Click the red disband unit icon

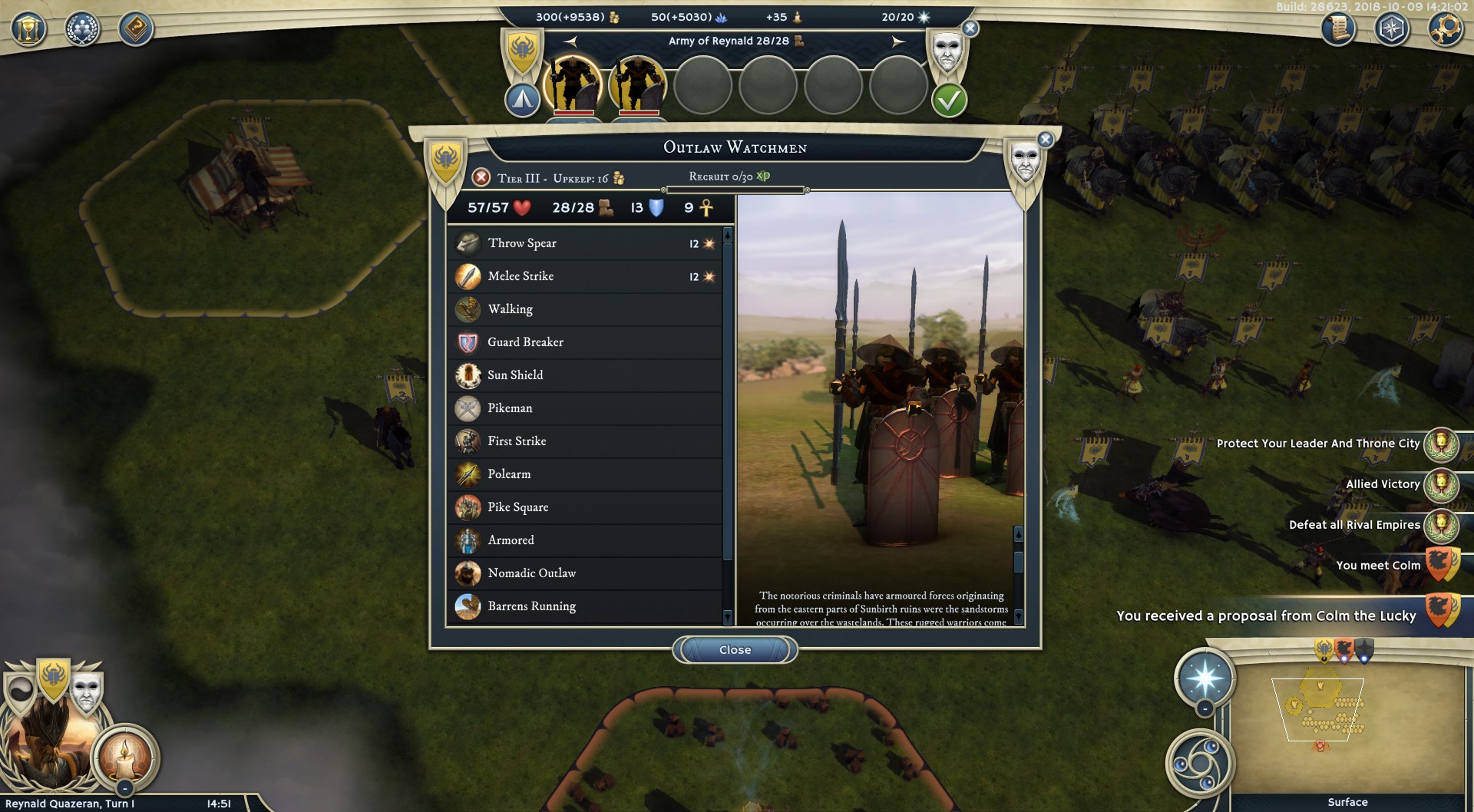[x=481, y=178]
